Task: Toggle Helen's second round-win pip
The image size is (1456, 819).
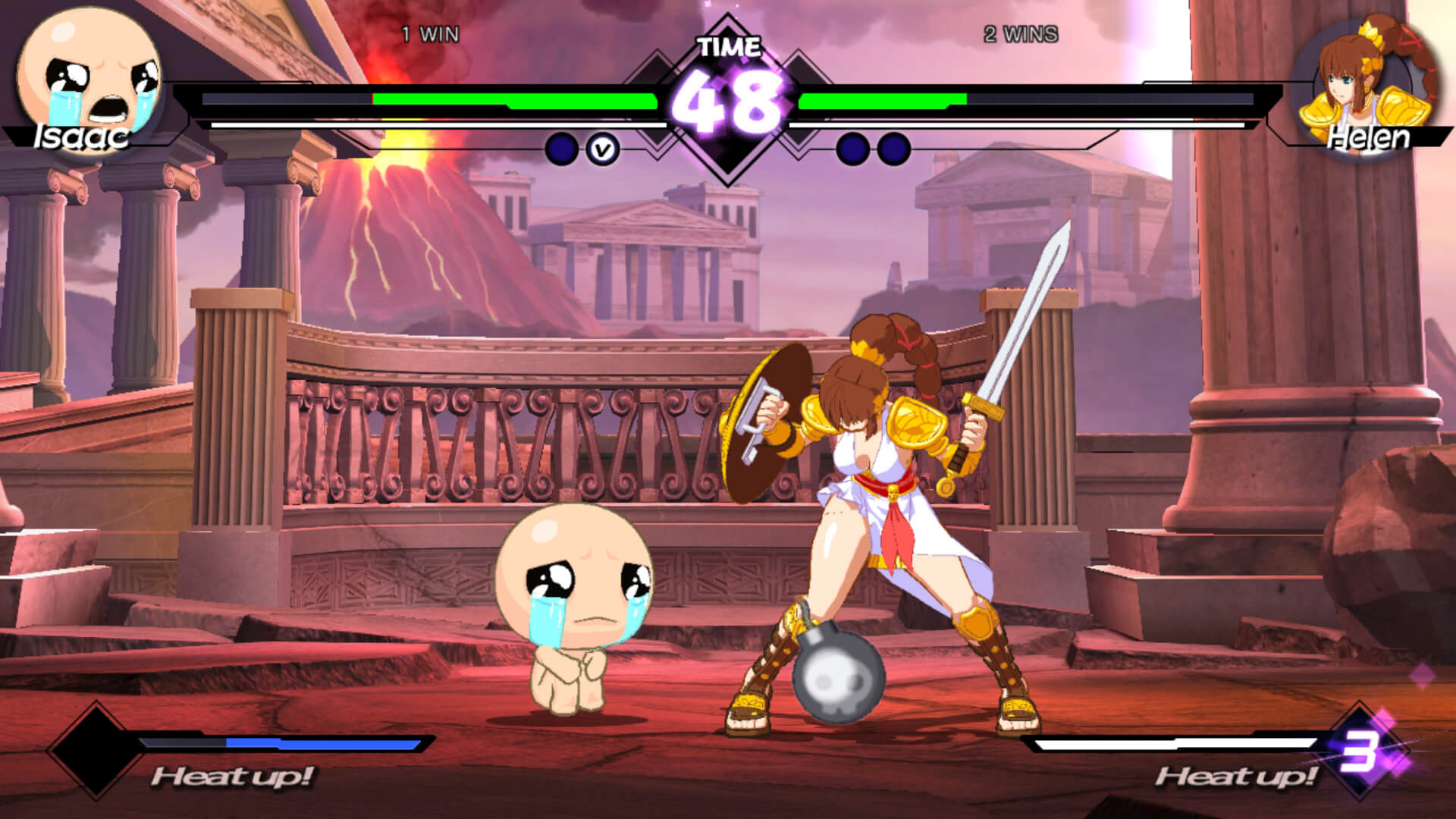Action: click(895, 149)
